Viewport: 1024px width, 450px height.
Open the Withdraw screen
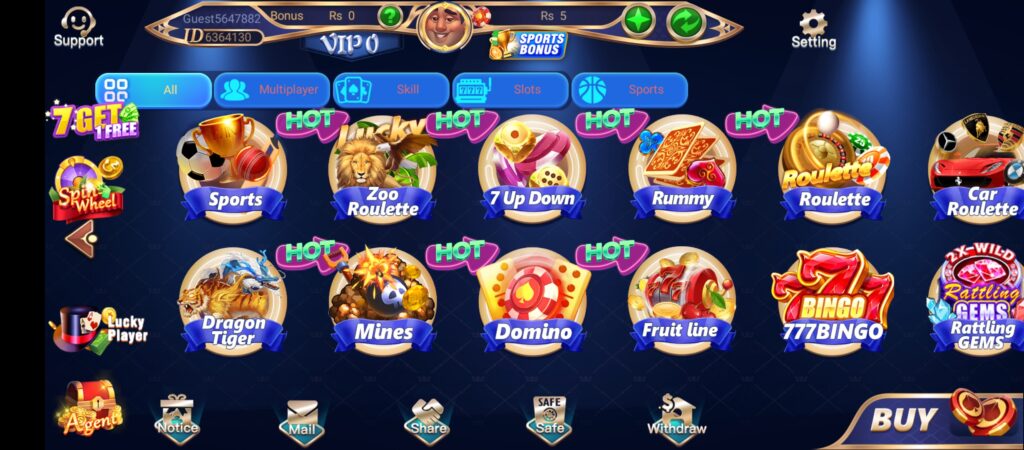[676, 416]
